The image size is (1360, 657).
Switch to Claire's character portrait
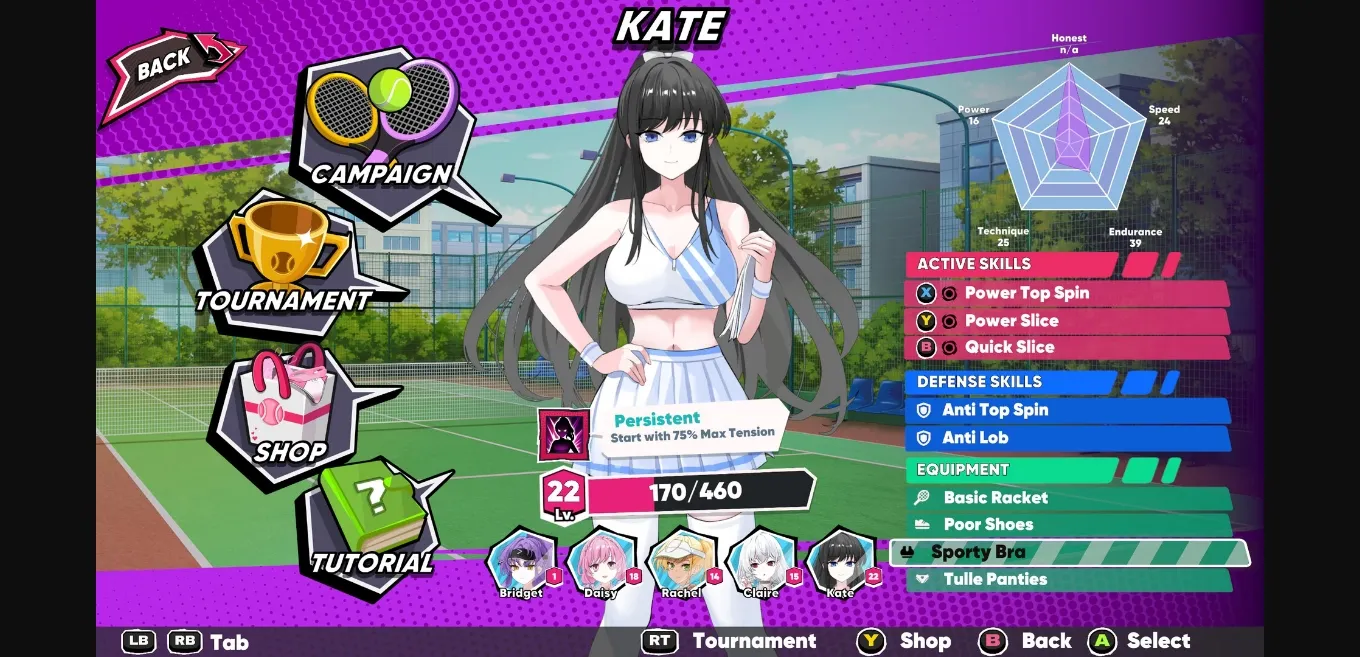762,562
